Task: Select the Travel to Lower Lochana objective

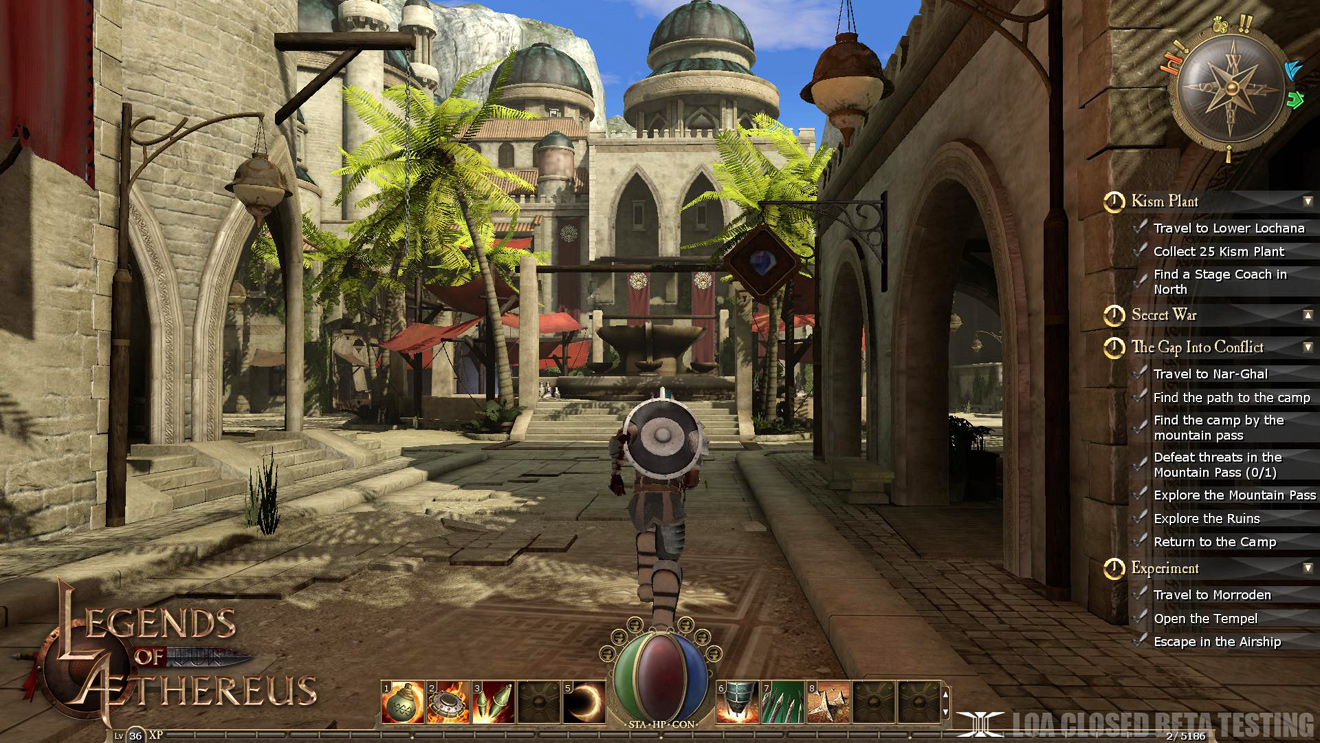Action: click(x=1228, y=228)
